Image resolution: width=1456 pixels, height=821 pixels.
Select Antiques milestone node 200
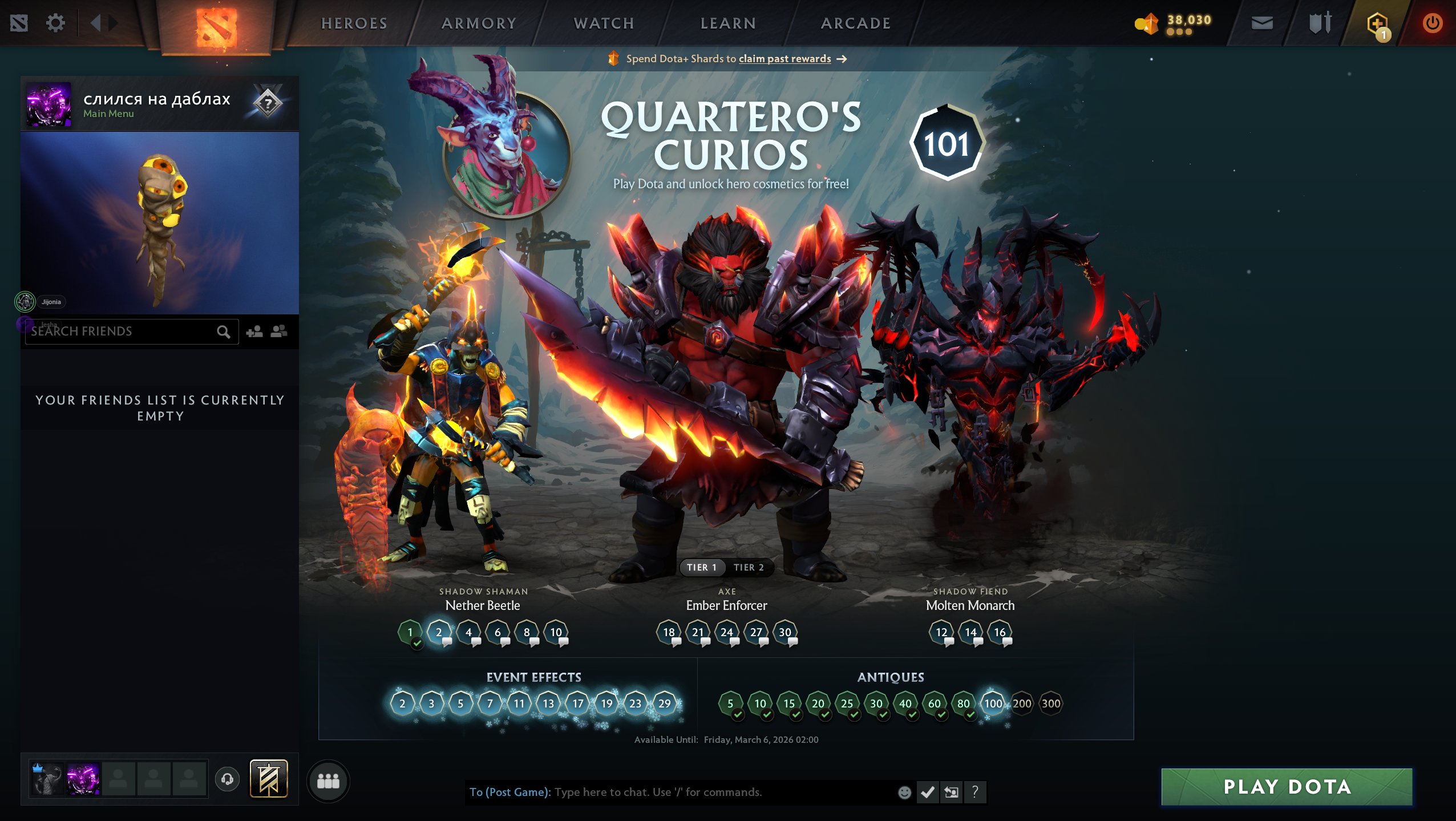pyautogui.click(x=1023, y=703)
